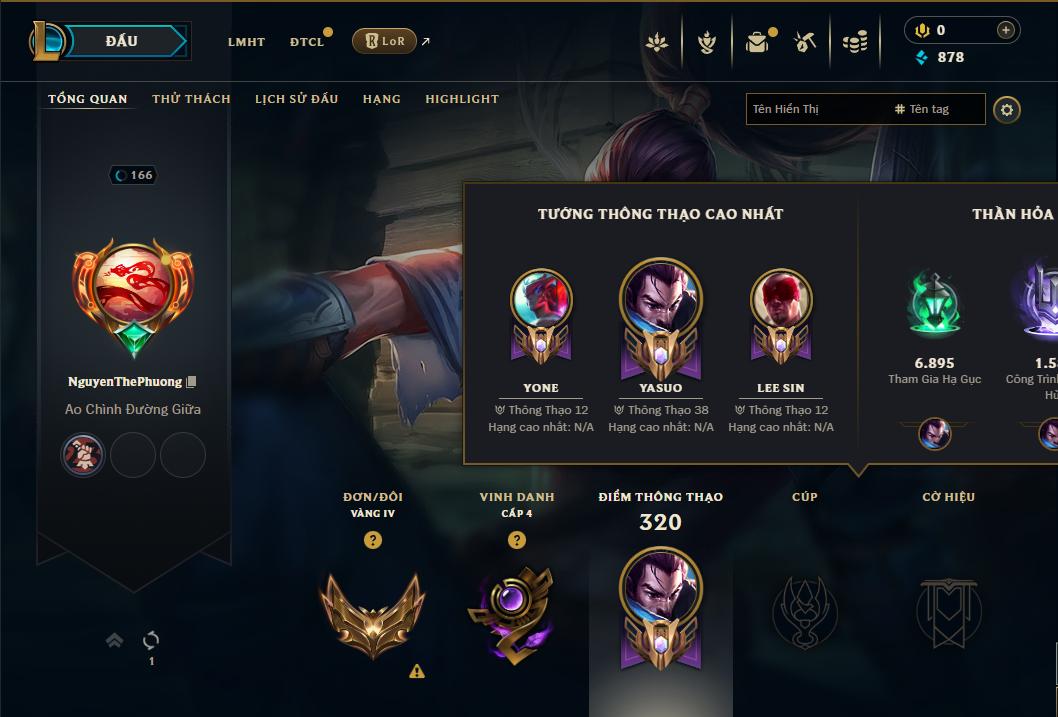The image size is (1058, 717).
Task: Open the backpack collection icon
Action: point(757,42)
